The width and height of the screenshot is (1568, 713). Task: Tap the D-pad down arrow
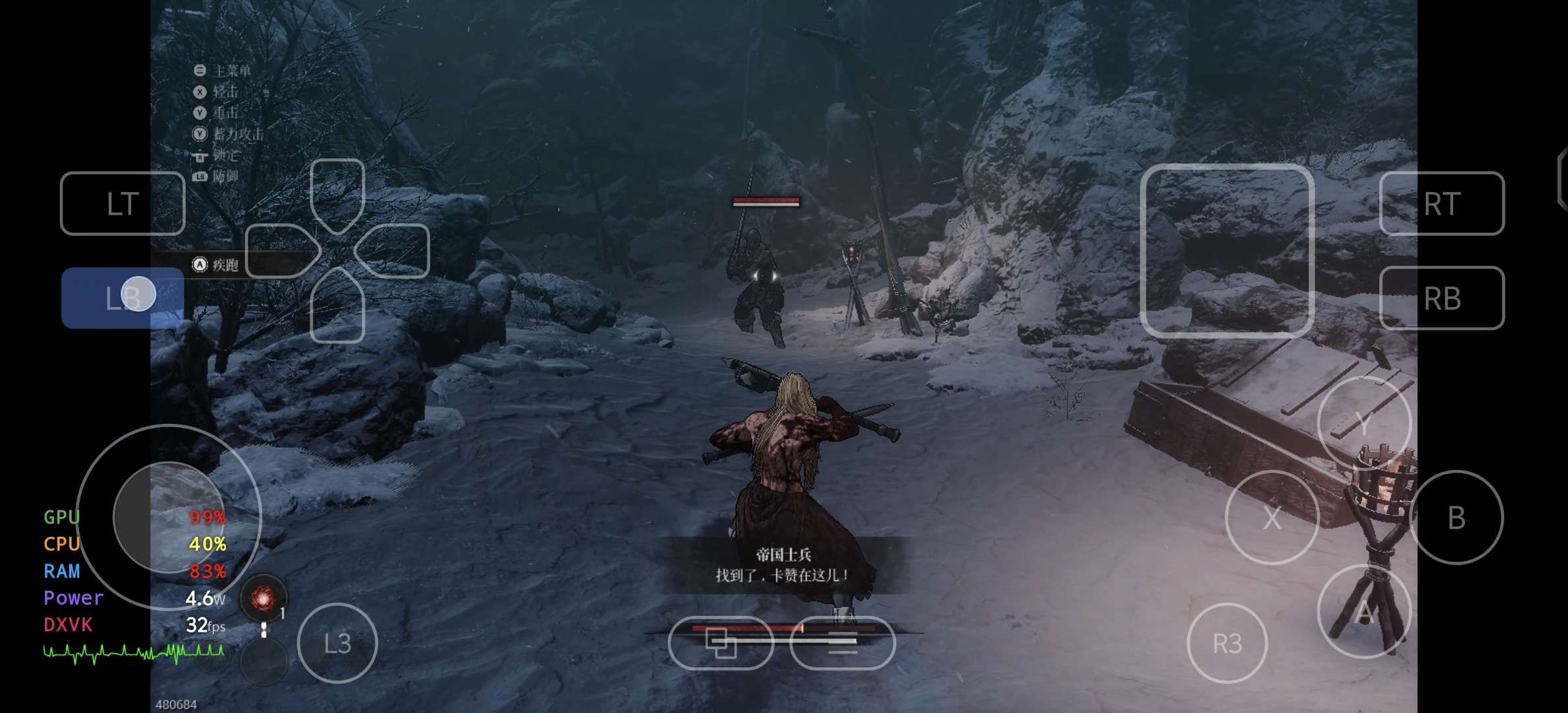coord(337,306)
